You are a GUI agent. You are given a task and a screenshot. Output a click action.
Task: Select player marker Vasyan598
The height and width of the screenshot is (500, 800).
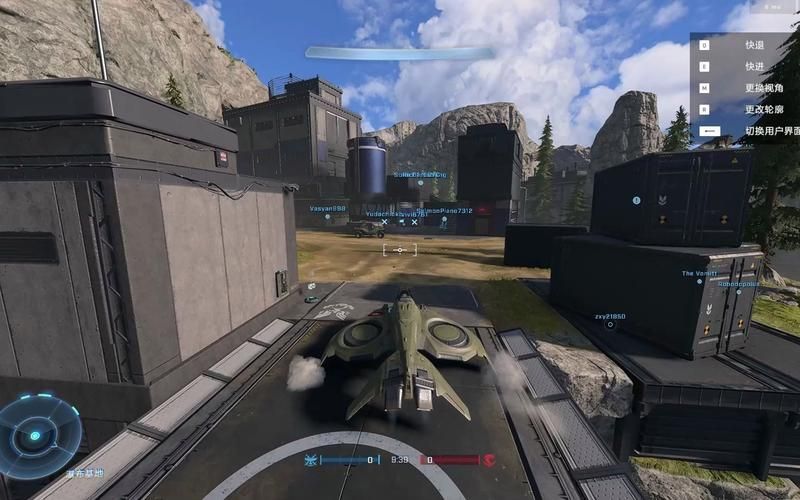coord(327,208)
